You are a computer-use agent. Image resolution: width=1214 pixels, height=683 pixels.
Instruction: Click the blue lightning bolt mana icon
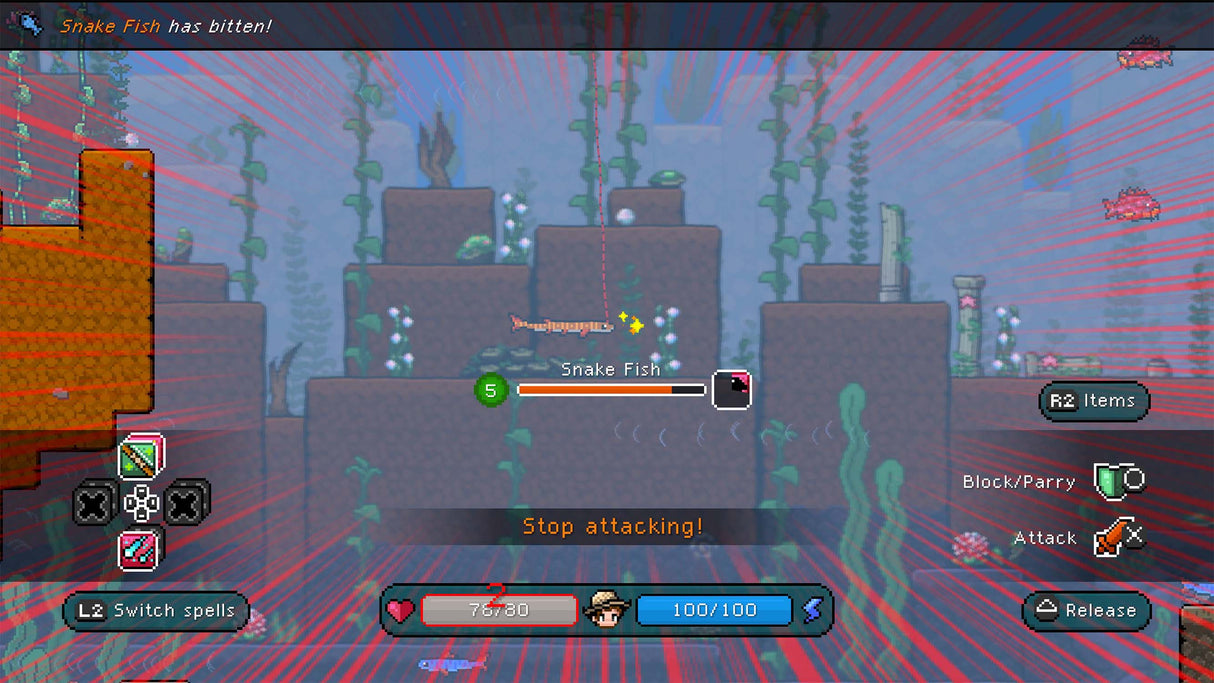click(812, 610)
